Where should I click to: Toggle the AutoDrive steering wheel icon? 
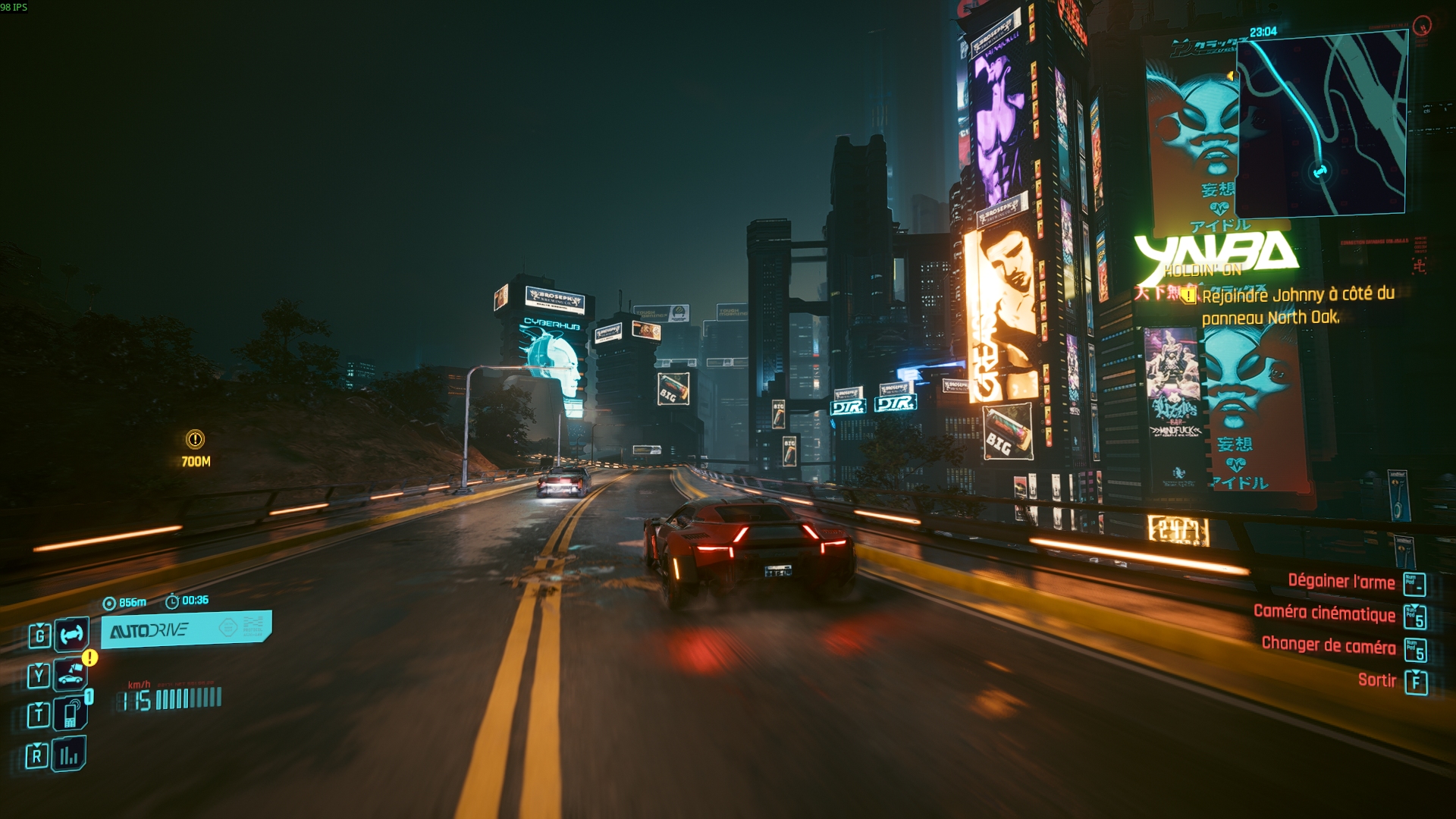point(71,635)
